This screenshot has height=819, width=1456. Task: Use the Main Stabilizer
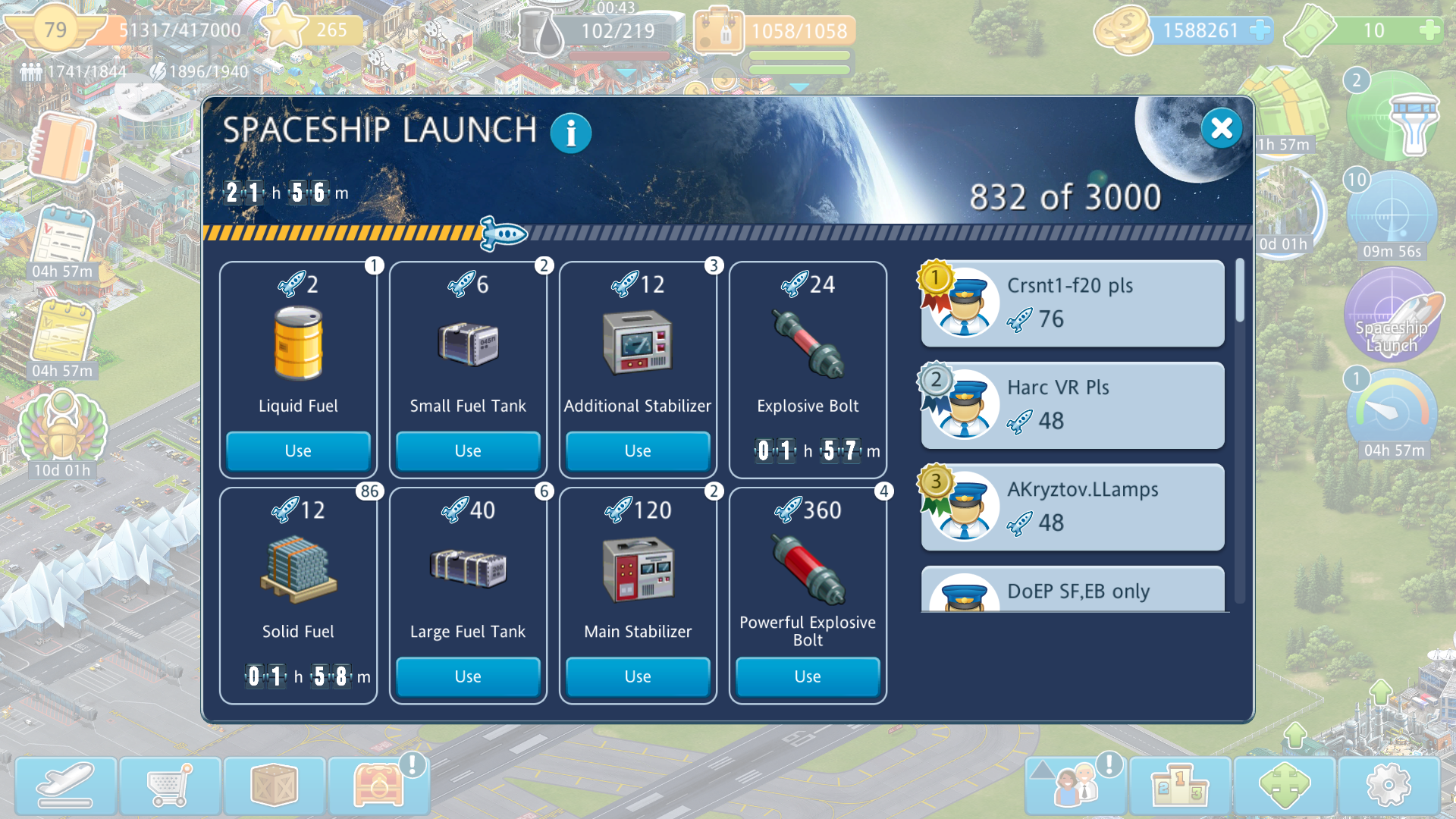pyautogui.click(x=638, y=676)
